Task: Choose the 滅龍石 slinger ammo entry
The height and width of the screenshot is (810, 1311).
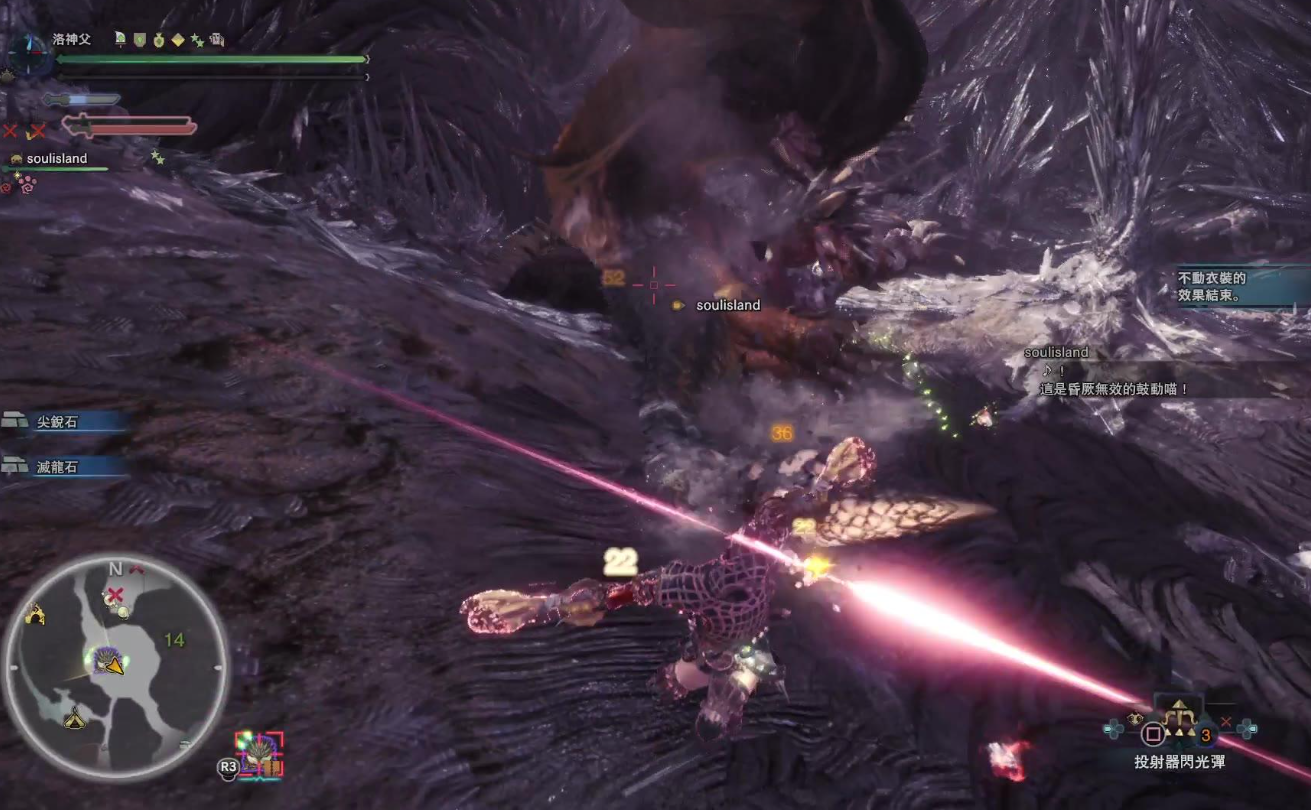Action: tap(58, 466)
